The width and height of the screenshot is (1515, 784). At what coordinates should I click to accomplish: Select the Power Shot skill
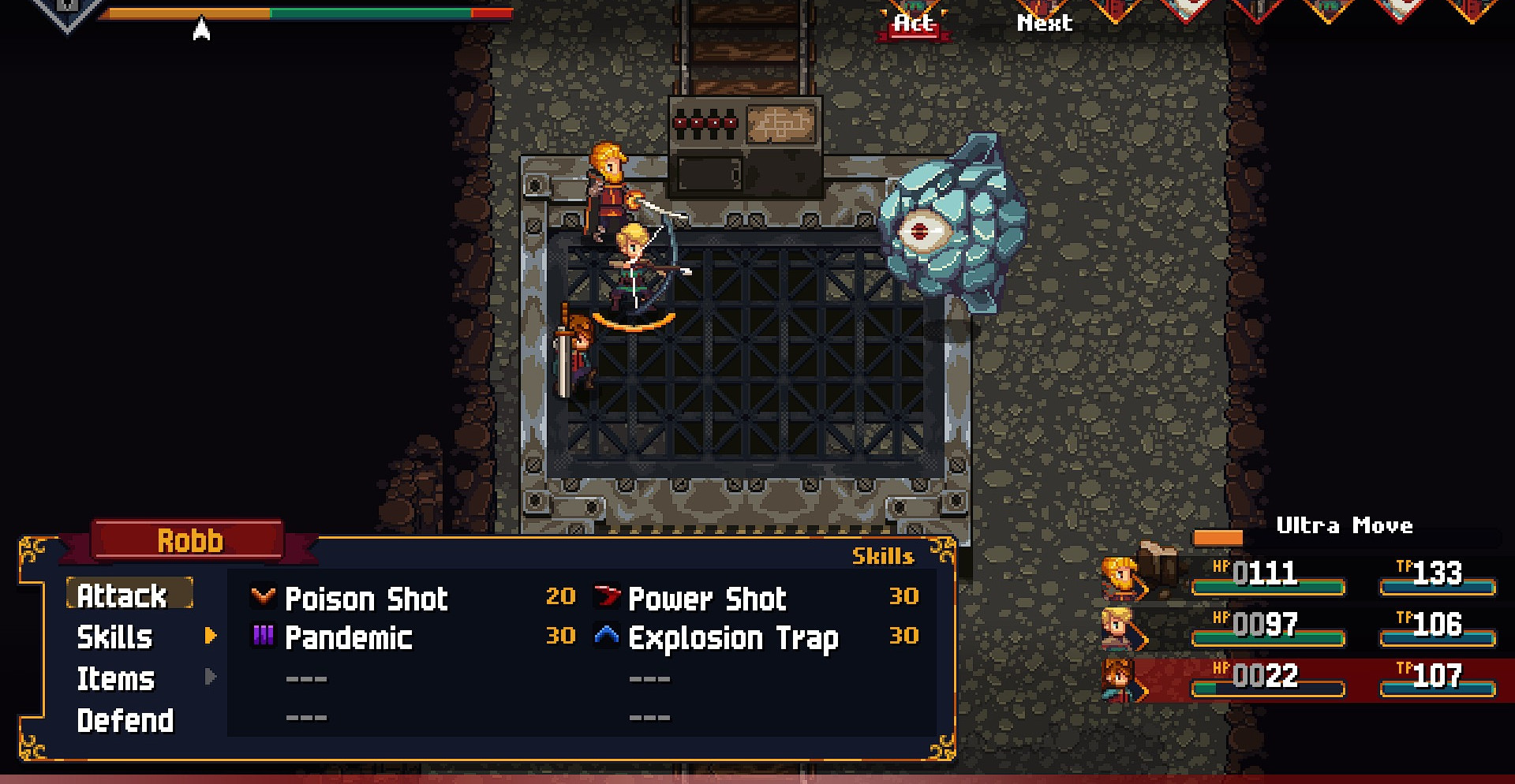click(x=707, y=599)
